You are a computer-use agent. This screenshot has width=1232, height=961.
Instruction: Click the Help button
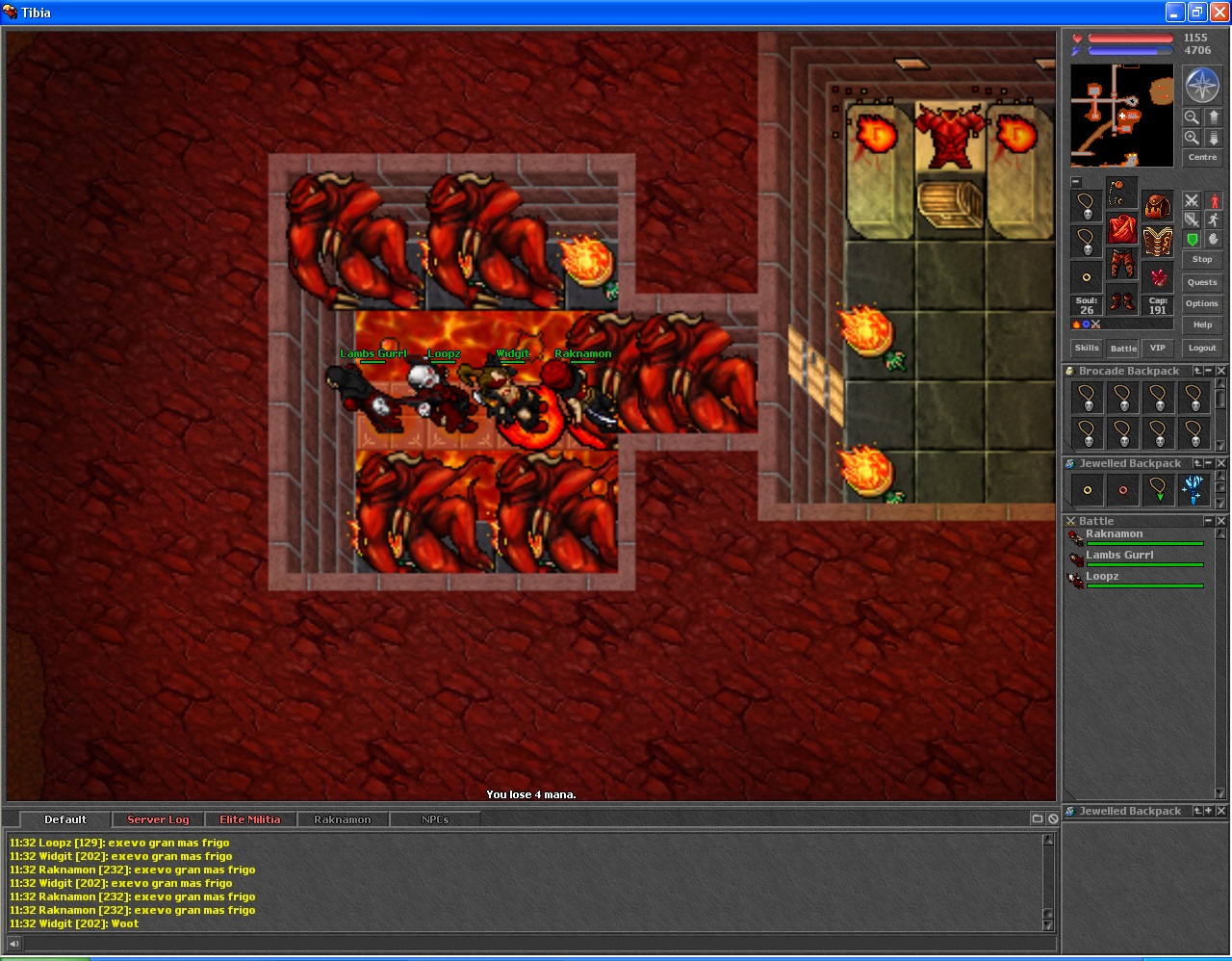click(1202, 325)
